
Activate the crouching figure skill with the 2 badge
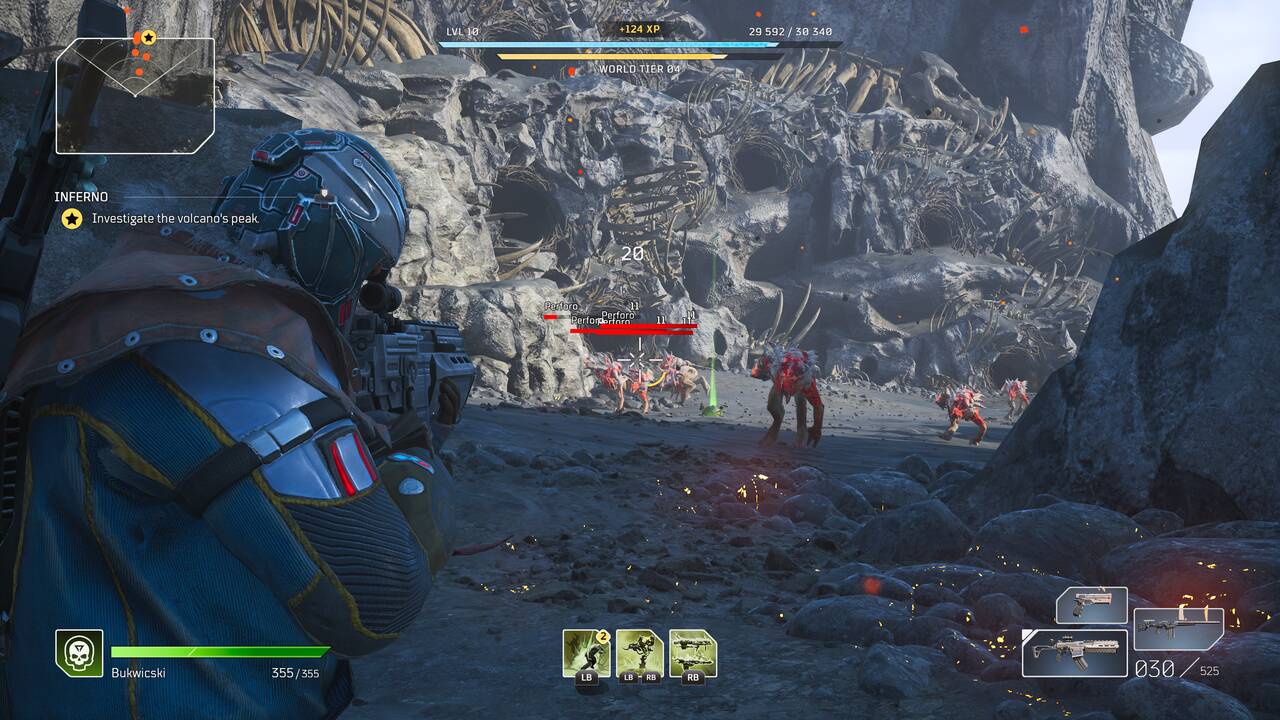click(x=586, y=653)
